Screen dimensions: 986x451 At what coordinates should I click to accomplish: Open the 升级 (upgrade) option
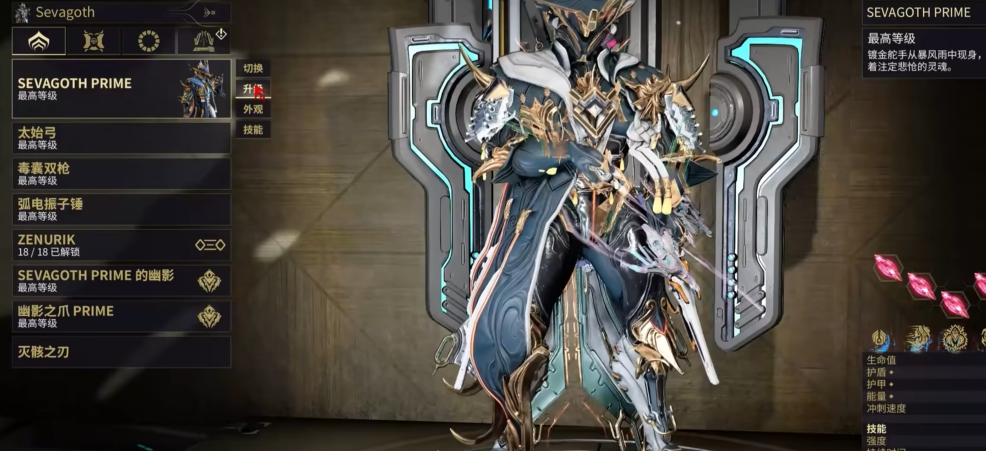point(252,89)
